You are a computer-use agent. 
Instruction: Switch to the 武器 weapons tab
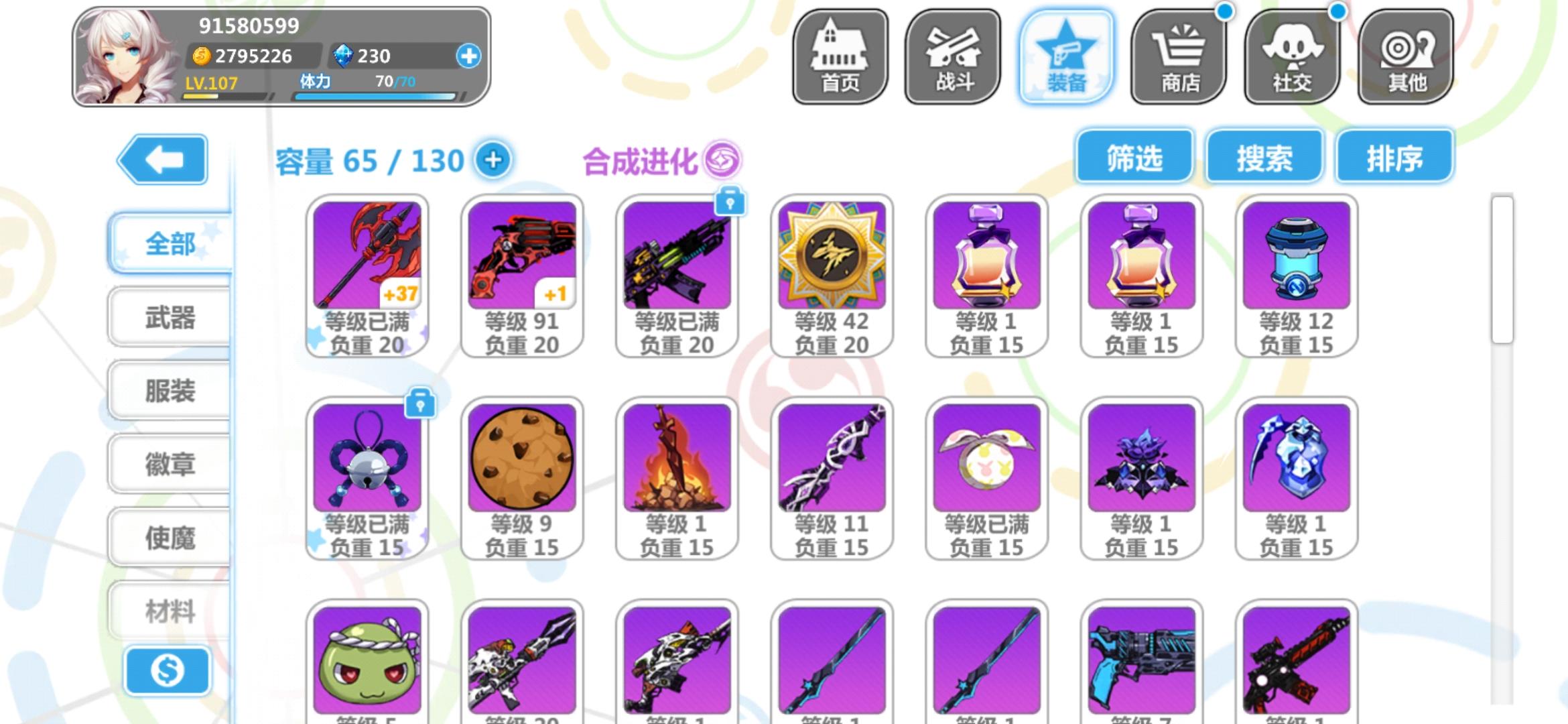[x=168, y=315]
